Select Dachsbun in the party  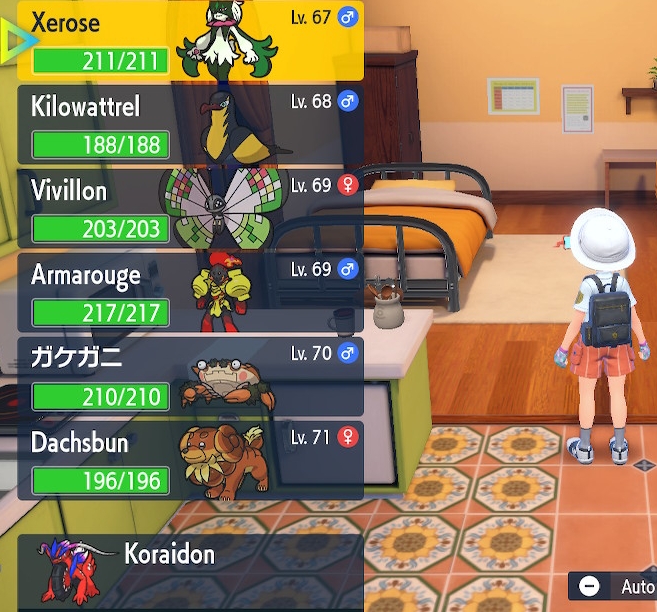(x=190, y=460)
